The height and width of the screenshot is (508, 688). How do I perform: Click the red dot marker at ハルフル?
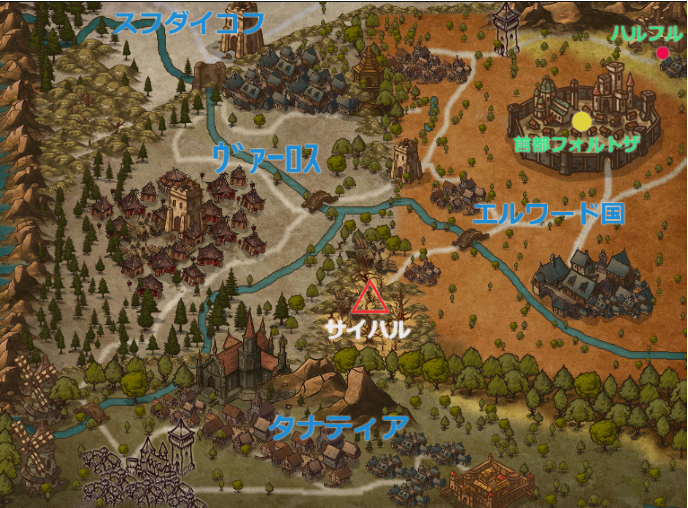point(662,53)
